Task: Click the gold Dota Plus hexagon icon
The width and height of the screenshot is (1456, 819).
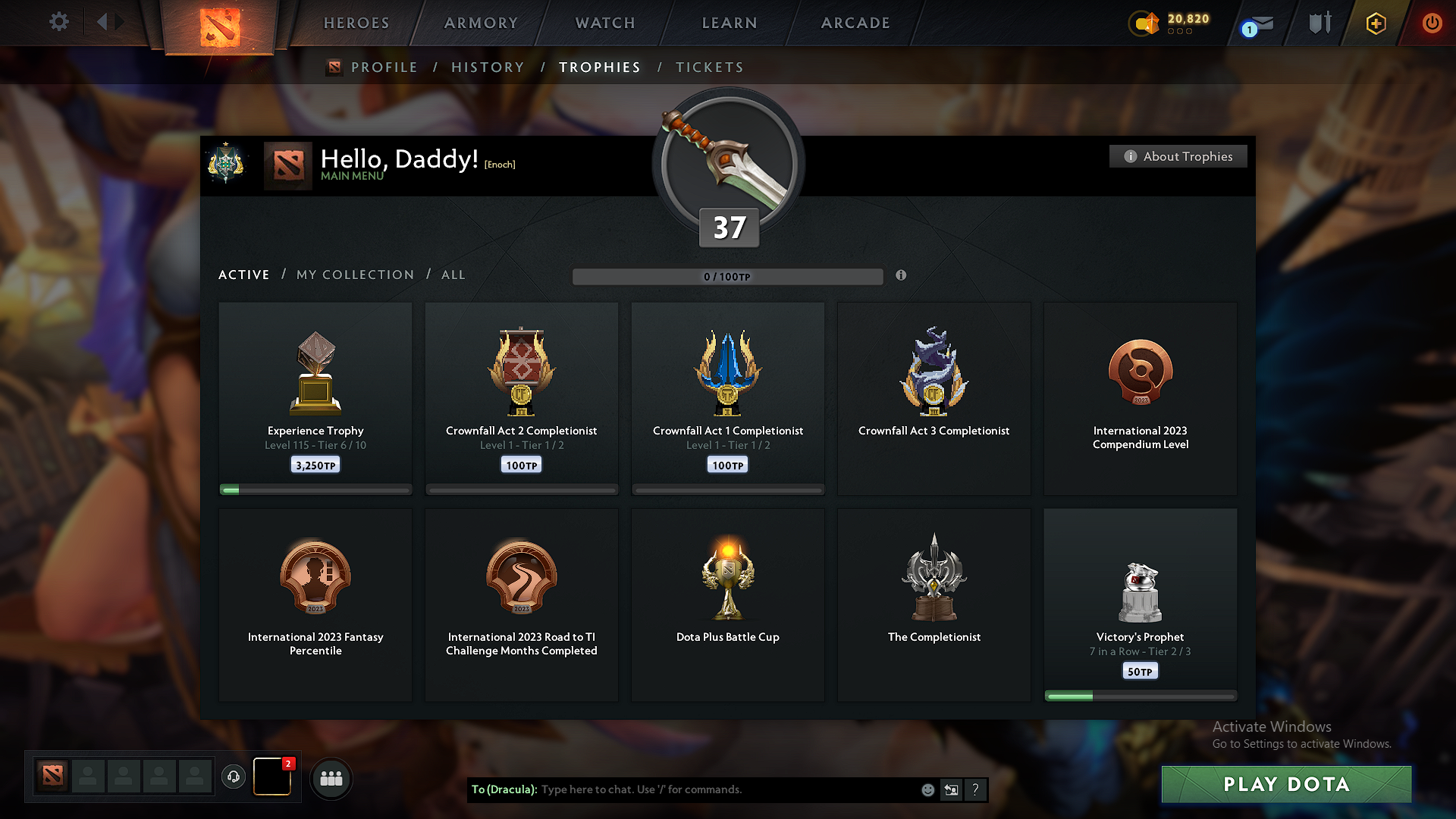Action: tap(1375, 23)
